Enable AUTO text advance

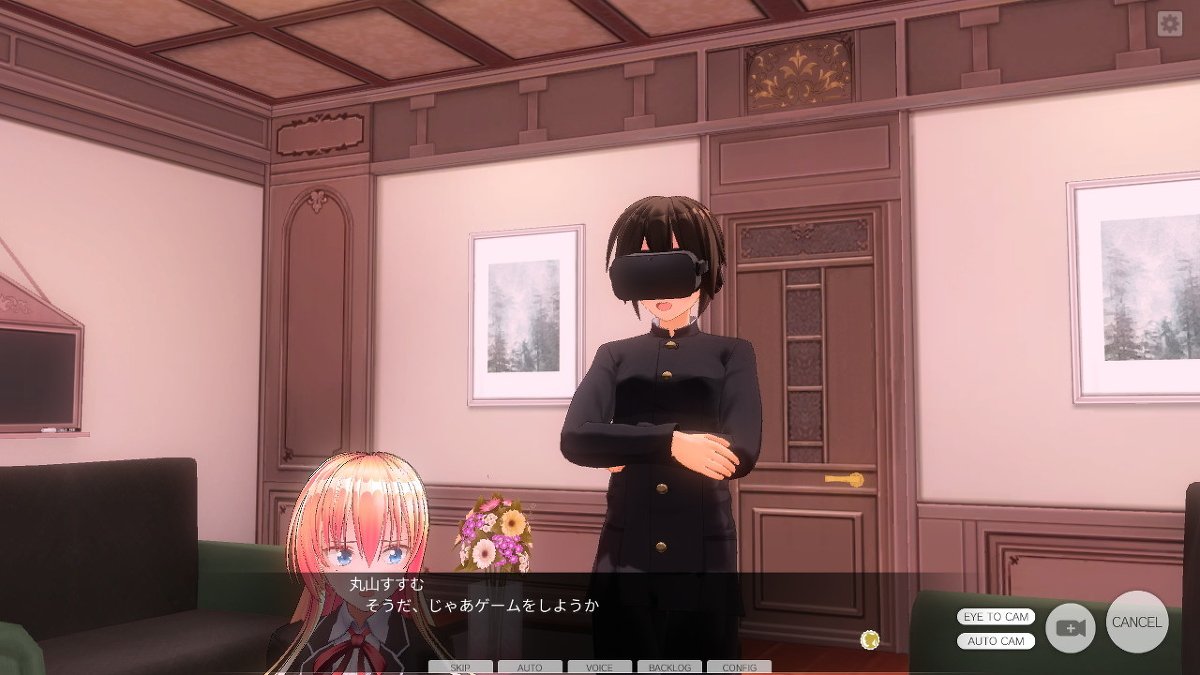[529, 667]
